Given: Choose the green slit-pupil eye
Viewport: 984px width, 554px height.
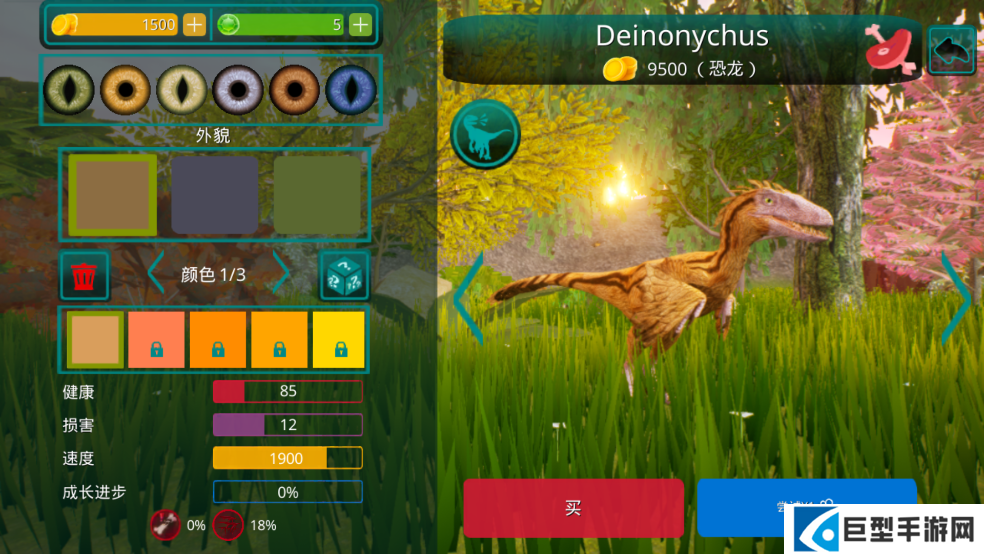Looking at the screenshot, I should [70, 91].
